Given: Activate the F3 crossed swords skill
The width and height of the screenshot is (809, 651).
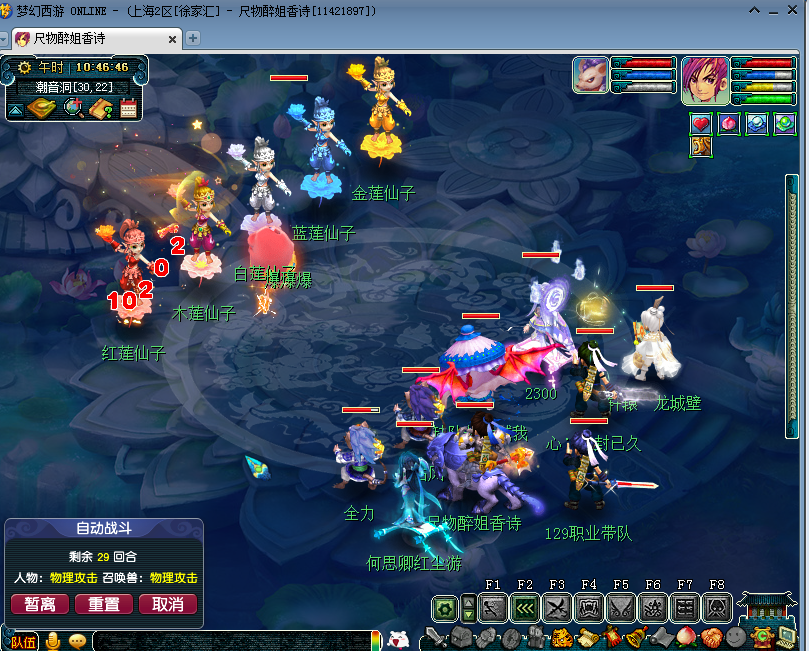Looking at the screenshot, I should (557, 607).
